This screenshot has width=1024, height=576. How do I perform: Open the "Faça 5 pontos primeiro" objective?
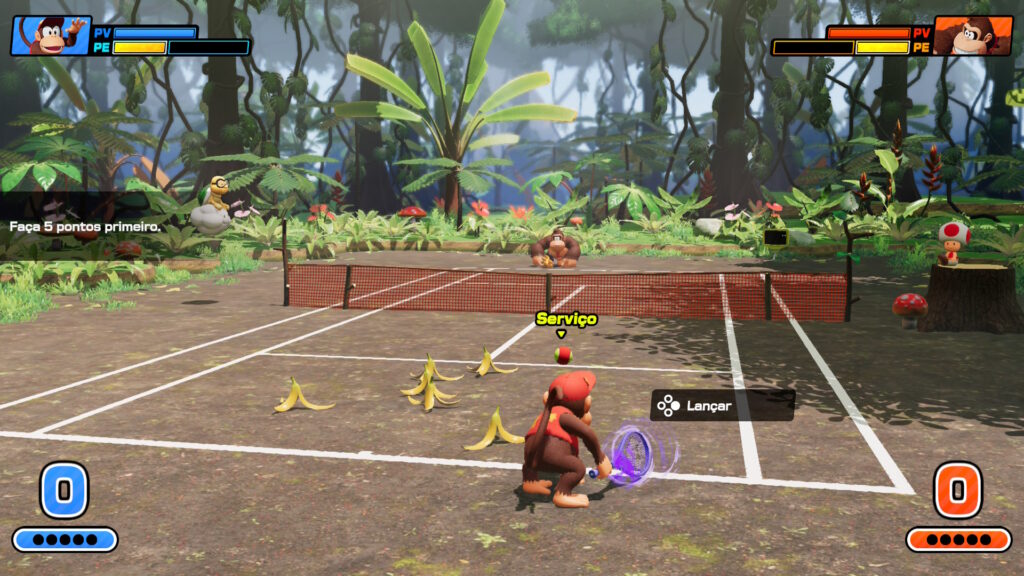(x=85, y=227)
